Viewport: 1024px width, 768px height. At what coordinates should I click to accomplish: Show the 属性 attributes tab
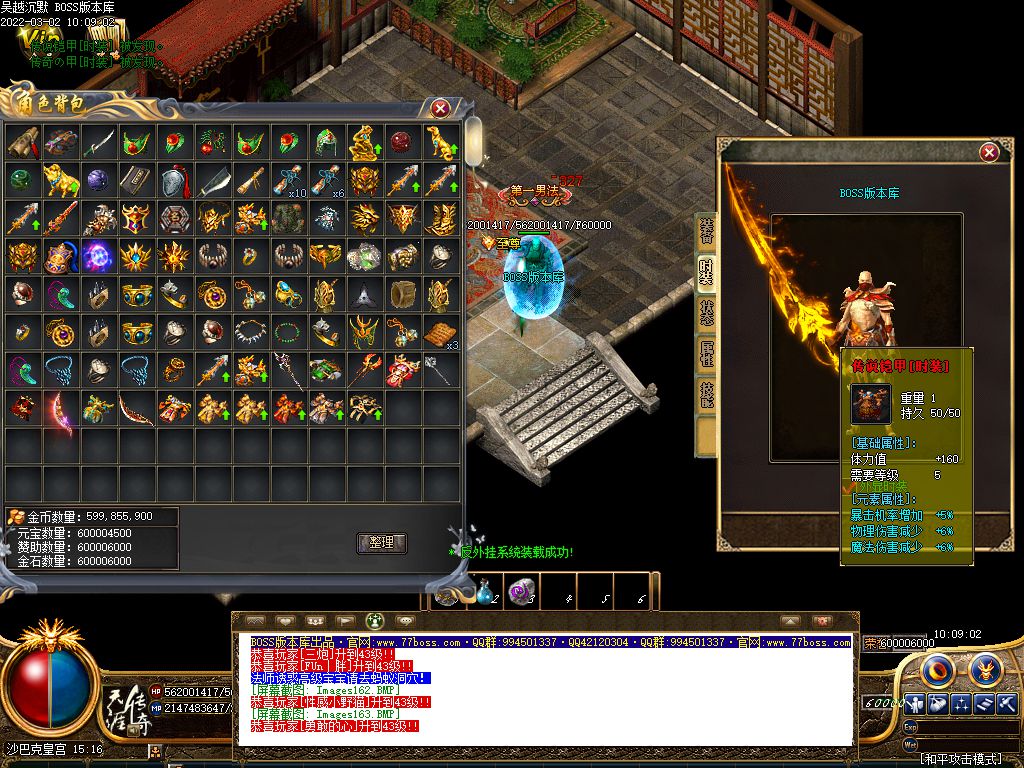pyautogui.click(x=706, y=354)
